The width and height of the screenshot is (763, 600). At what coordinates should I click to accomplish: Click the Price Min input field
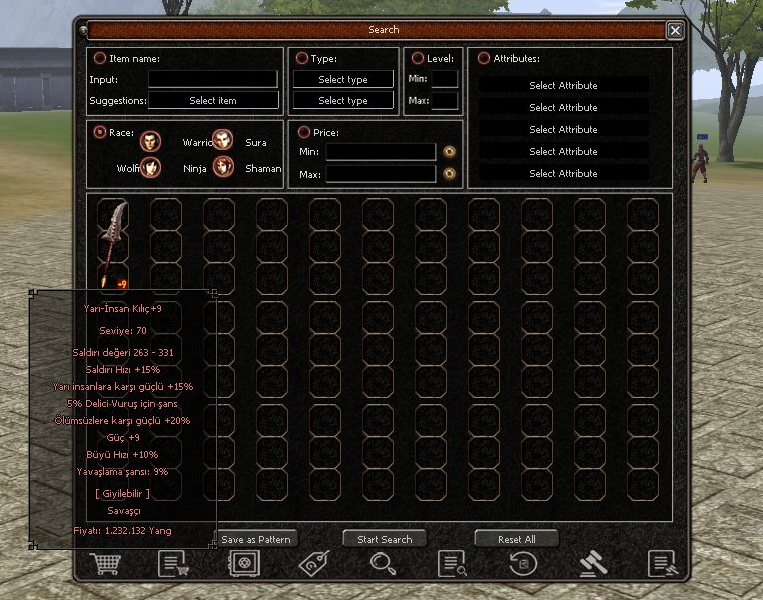point(380,152)
